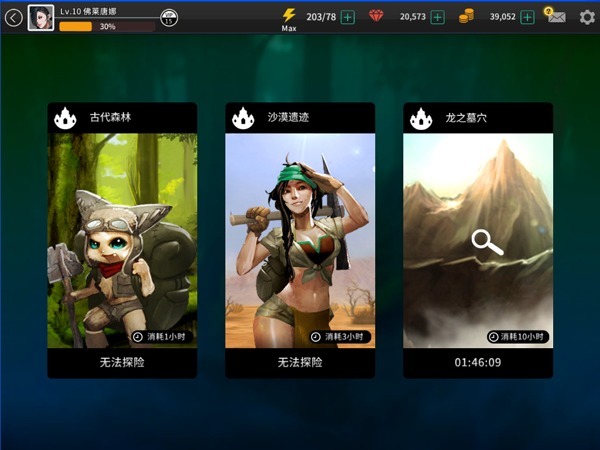Viewport: 600px width, 450px height.
Task: Click 无法探险 under 古代森林
Action: 122,362
